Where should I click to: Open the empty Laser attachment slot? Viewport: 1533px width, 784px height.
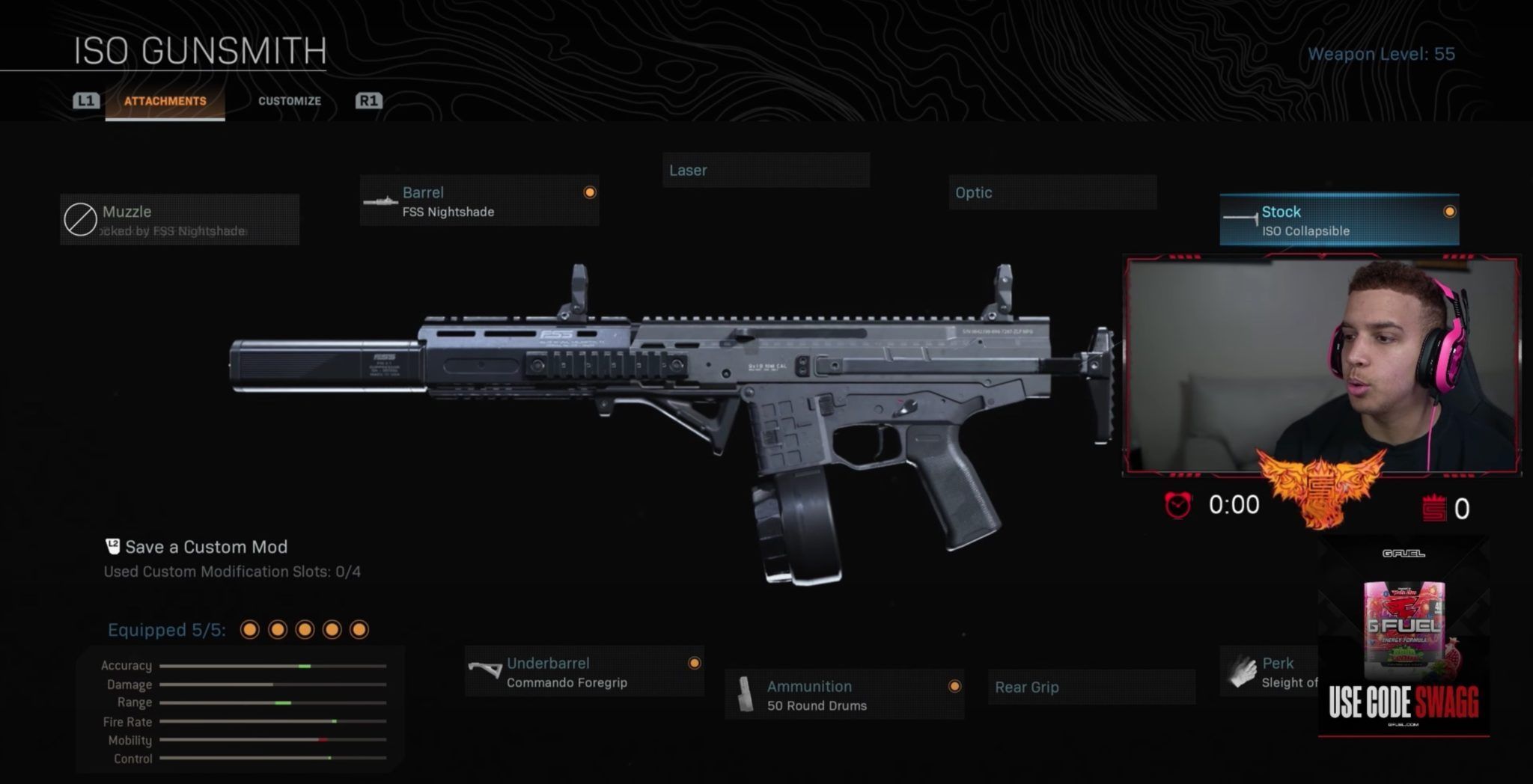click(x=765, y=170)
